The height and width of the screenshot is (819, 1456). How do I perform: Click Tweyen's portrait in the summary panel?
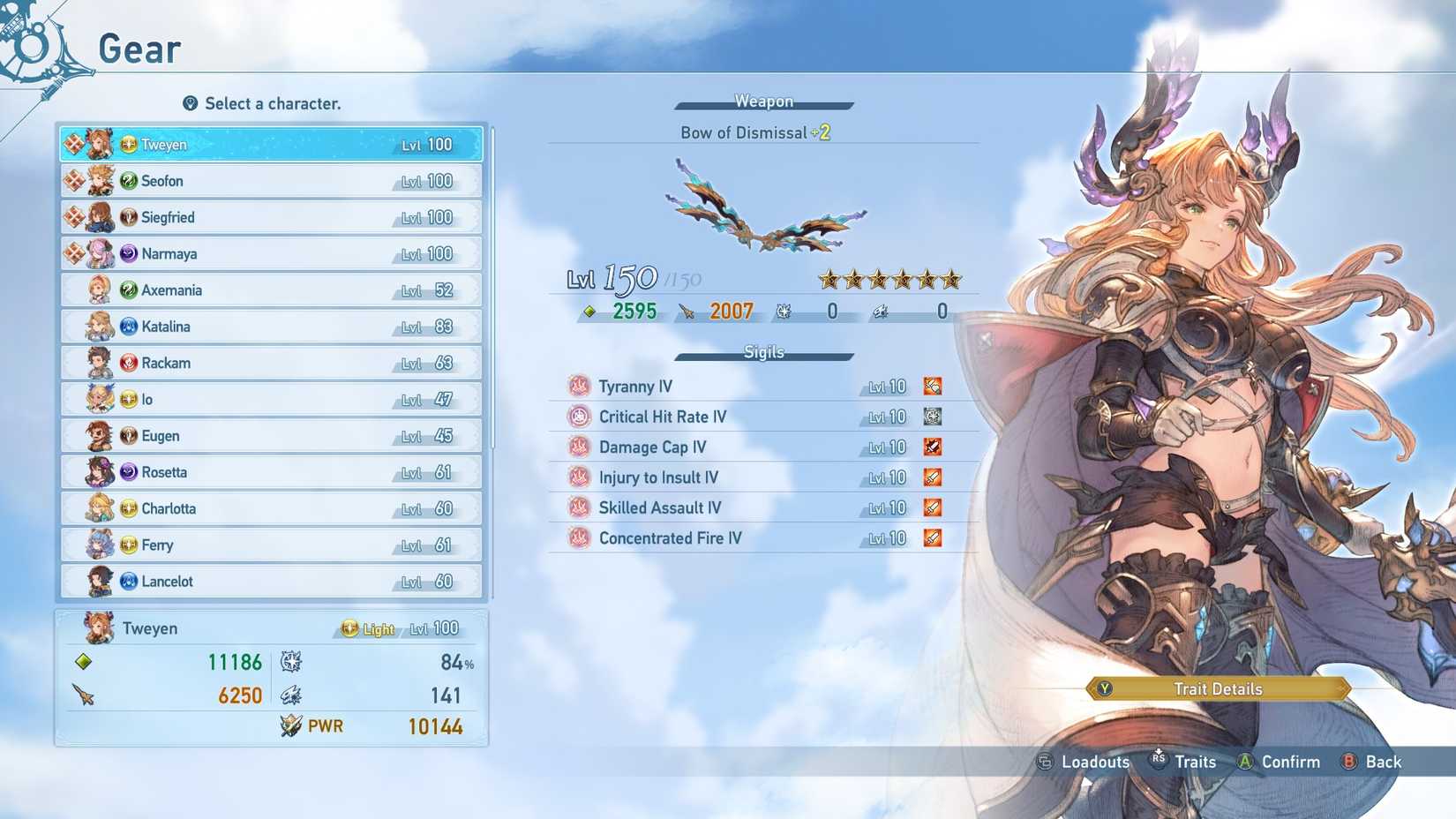click(x=100, y=628)
